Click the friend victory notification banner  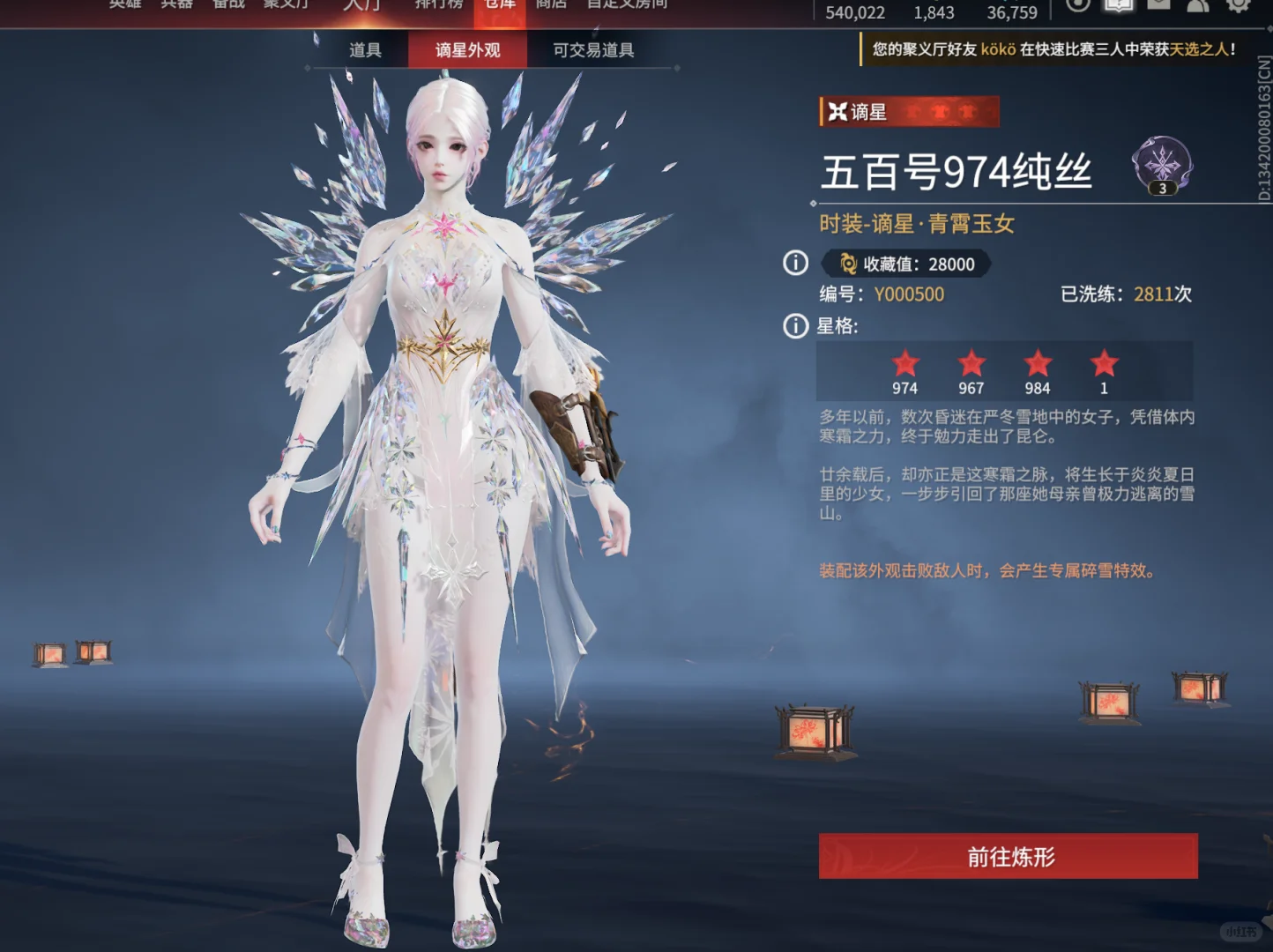click(x=1053, y=49)
